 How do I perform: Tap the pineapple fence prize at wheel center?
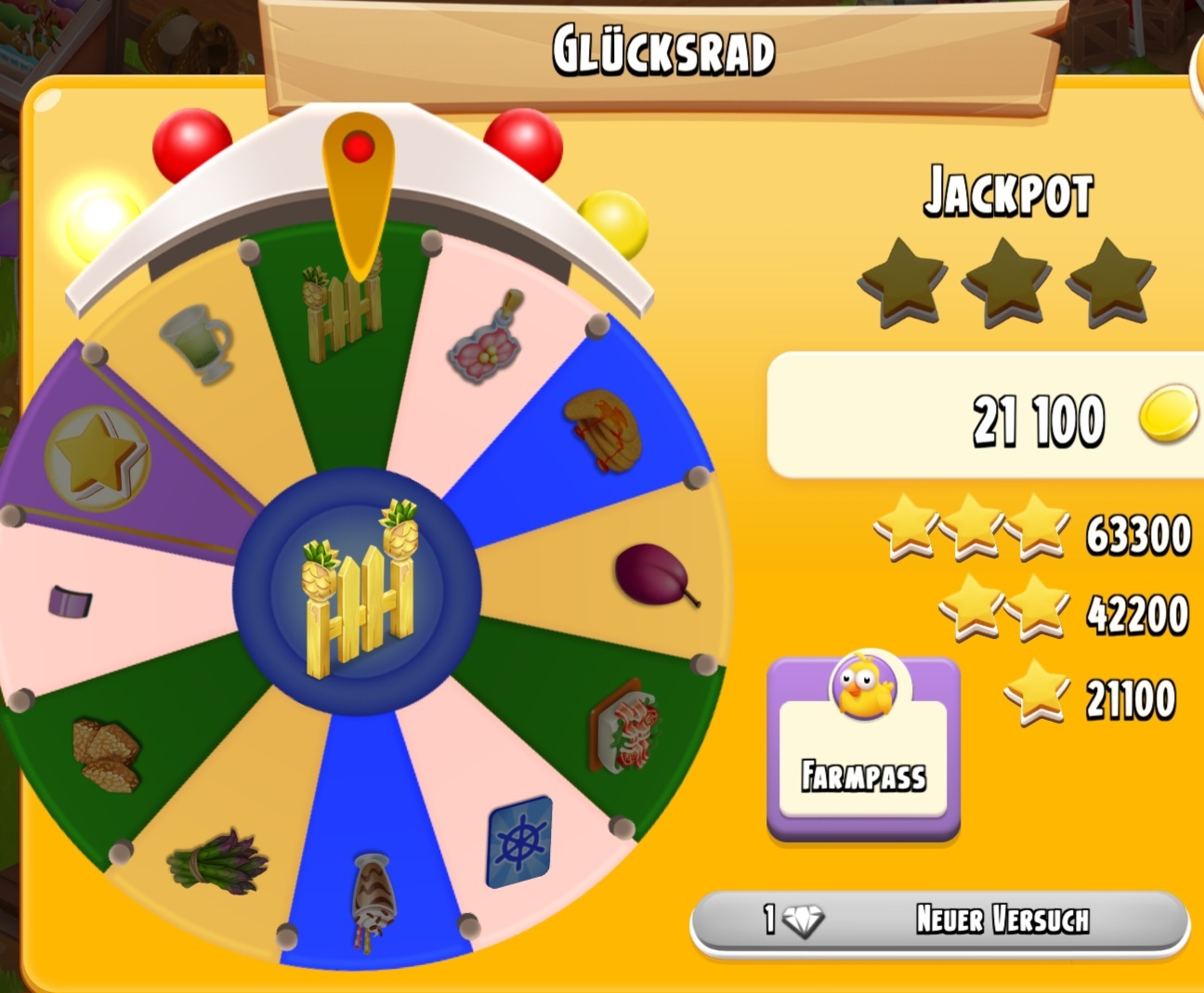(x=358, y=590)
